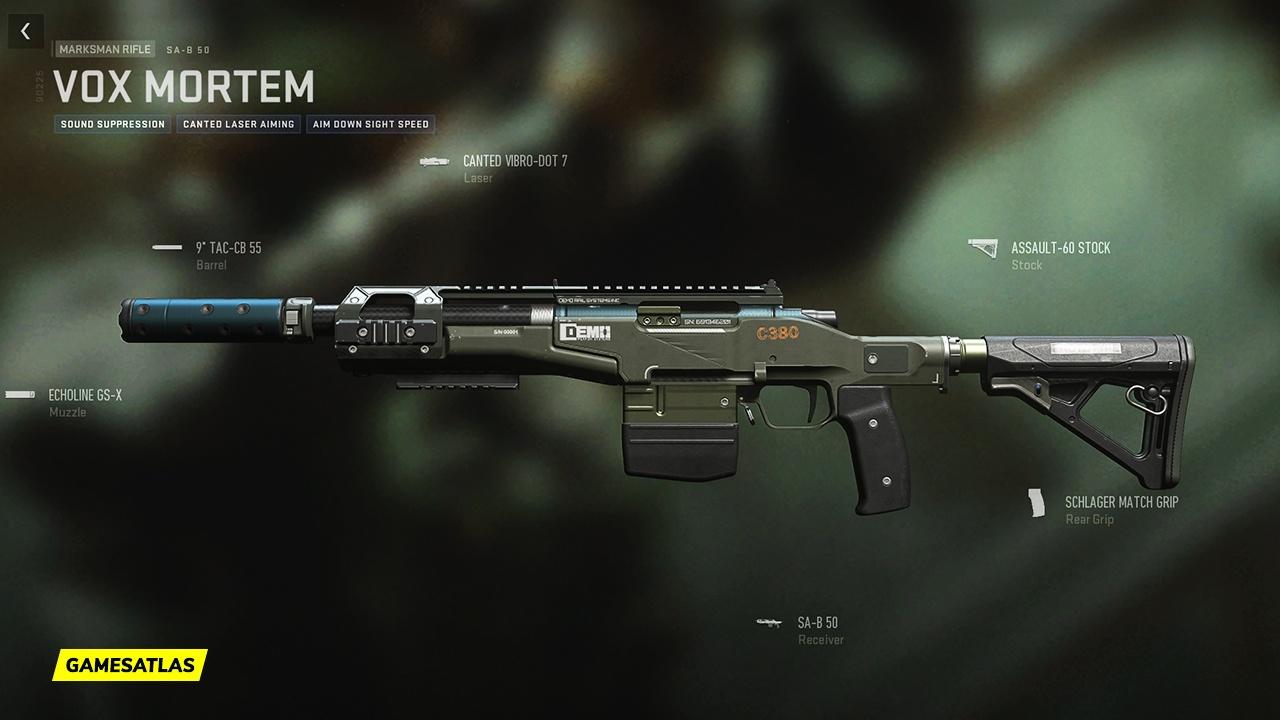This screenshot has width=1280, height=720.
Task: Pick the Schlager Match Grip rear grip
Action: click(1121, 502)
